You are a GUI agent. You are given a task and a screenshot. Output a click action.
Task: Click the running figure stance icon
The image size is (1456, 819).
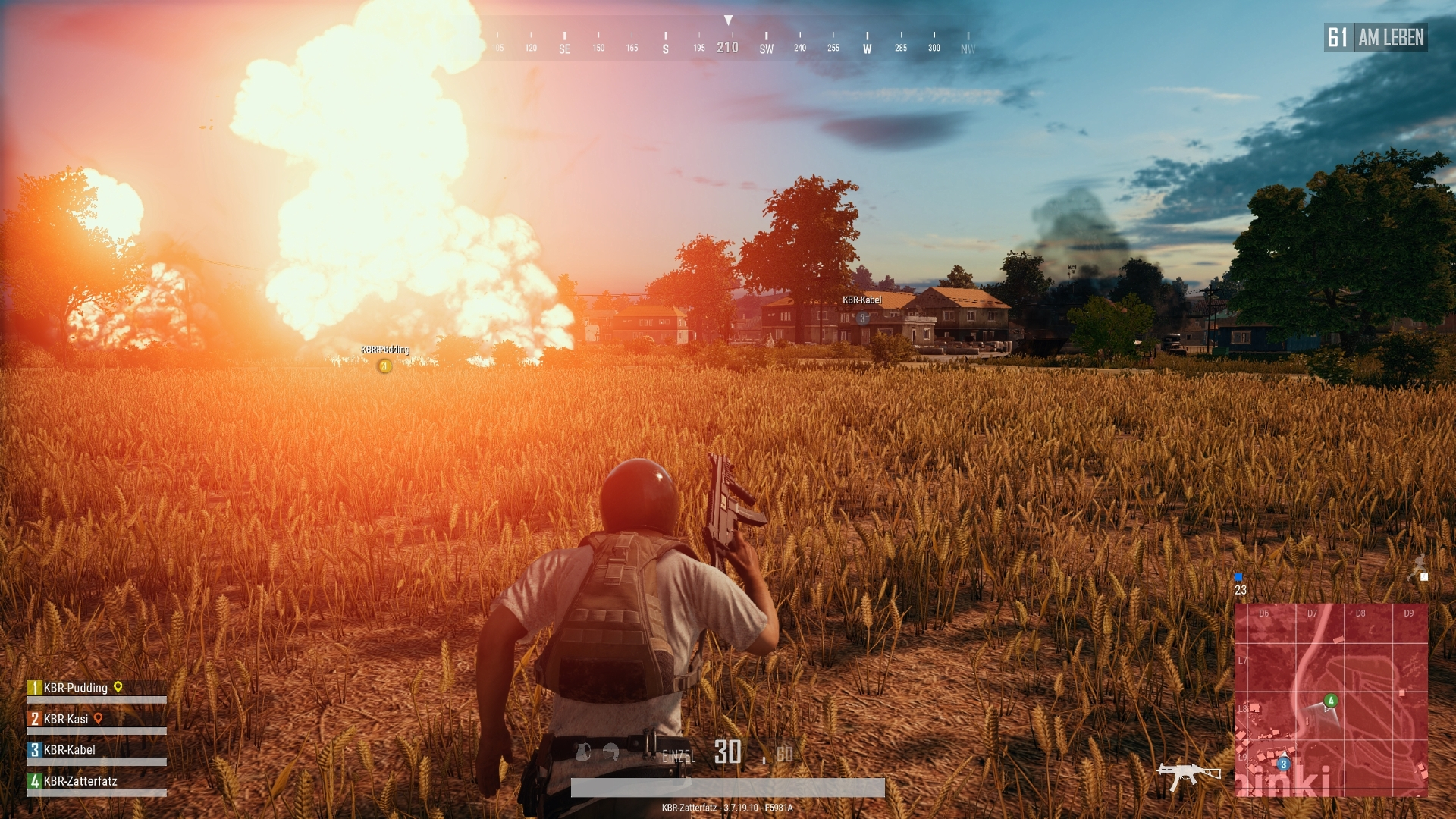(x=1420, y=565)
